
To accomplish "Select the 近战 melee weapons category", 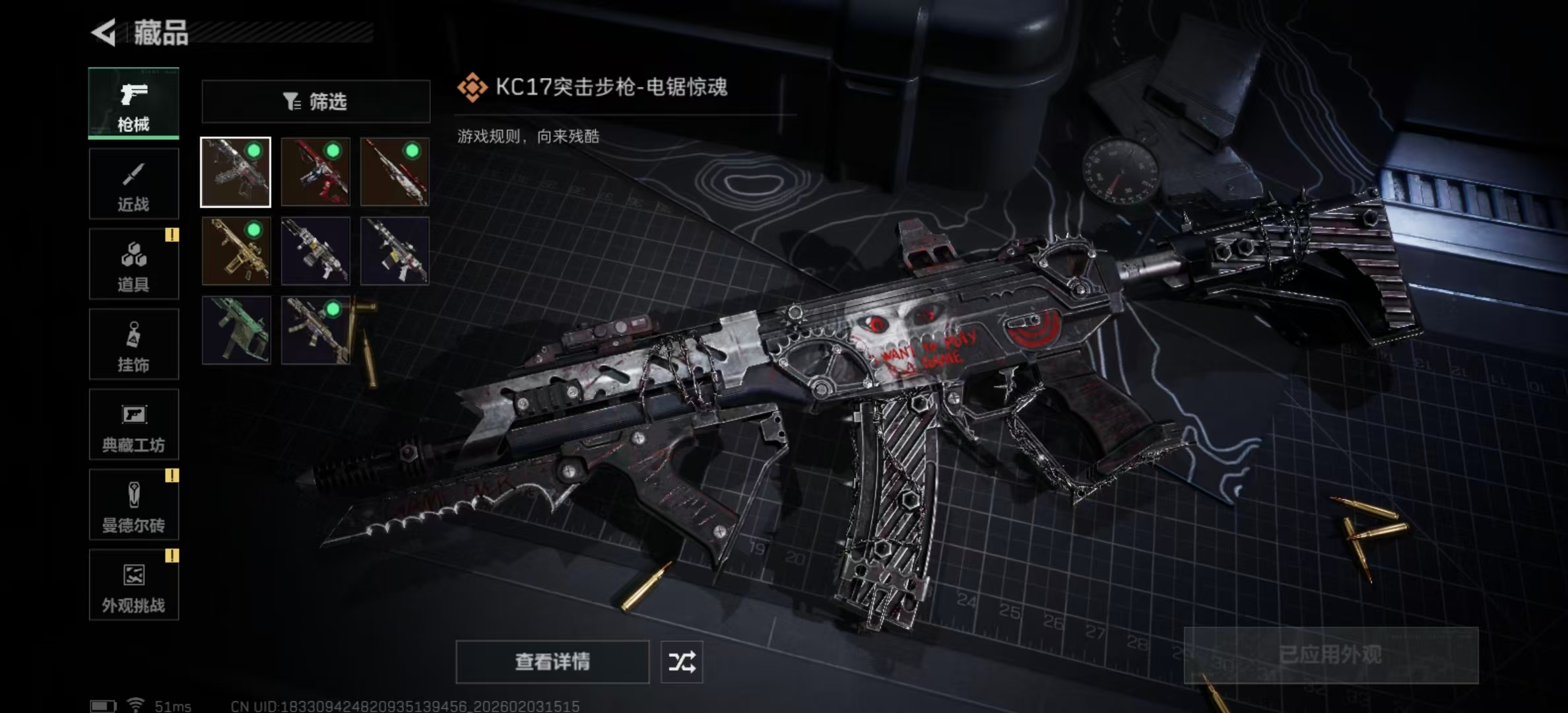I will 133,183.
